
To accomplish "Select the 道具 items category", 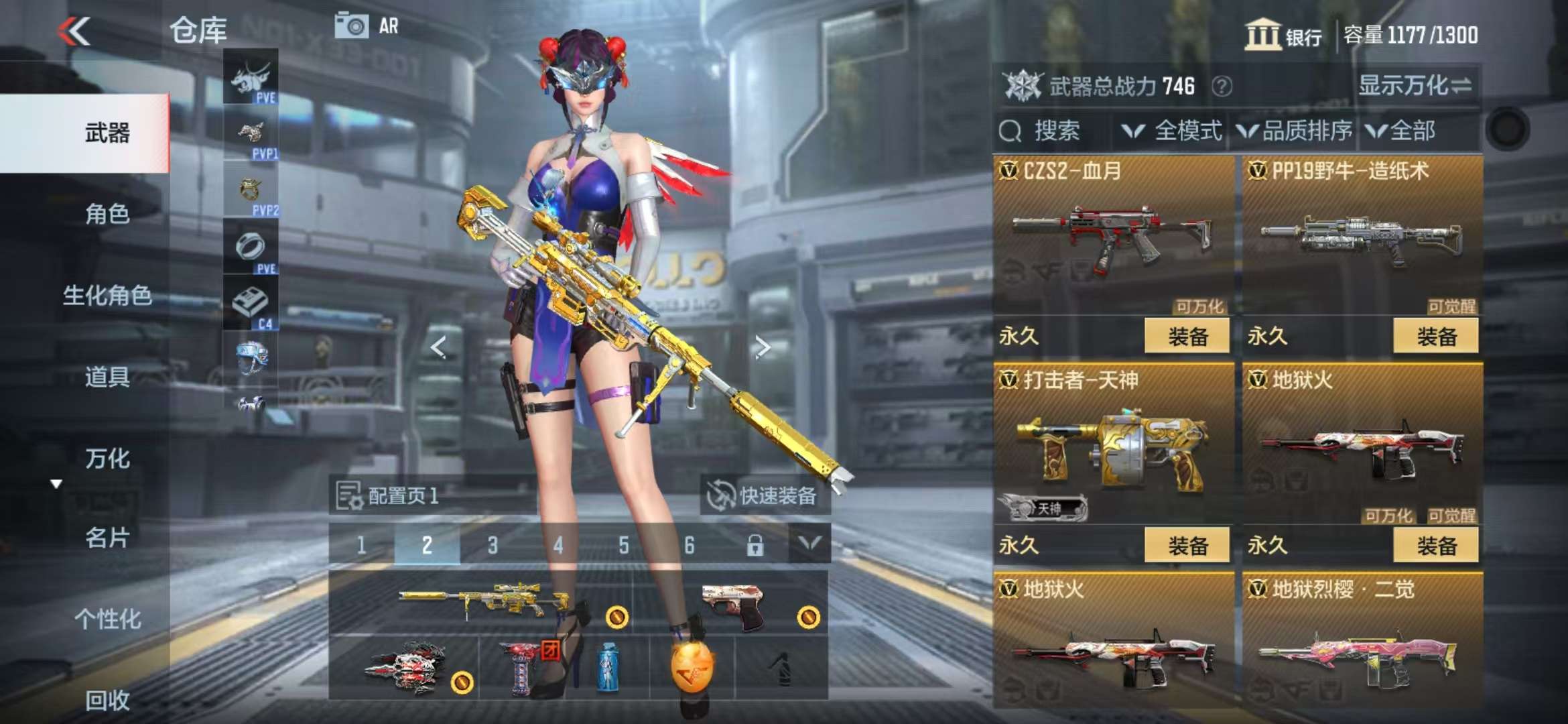I will click(107, 377).
